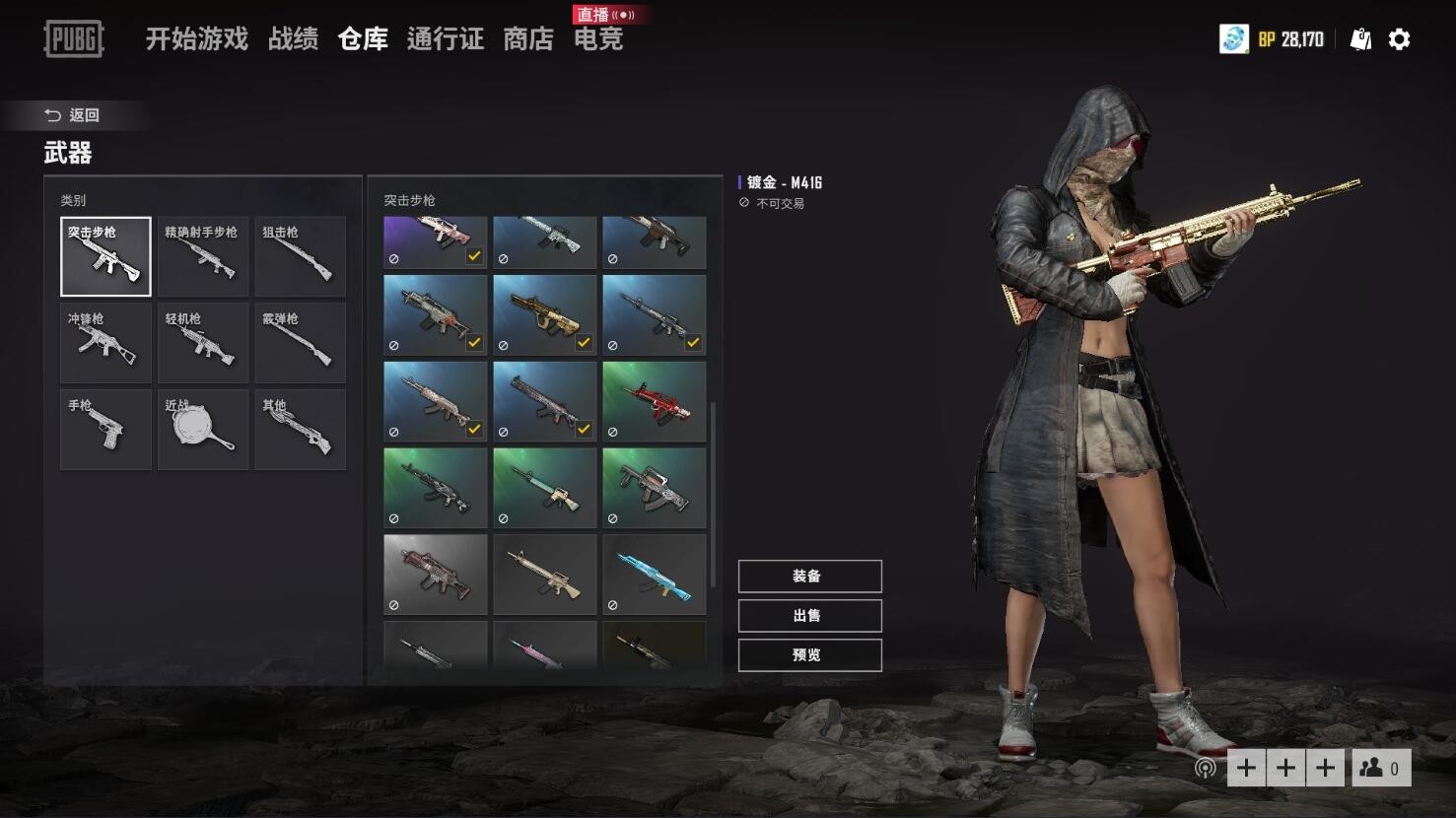This screenshot has width=1456, height=818.
Task: Open the 电竞 esports tab
Action: pyautogui.click(x=598, y=39)
